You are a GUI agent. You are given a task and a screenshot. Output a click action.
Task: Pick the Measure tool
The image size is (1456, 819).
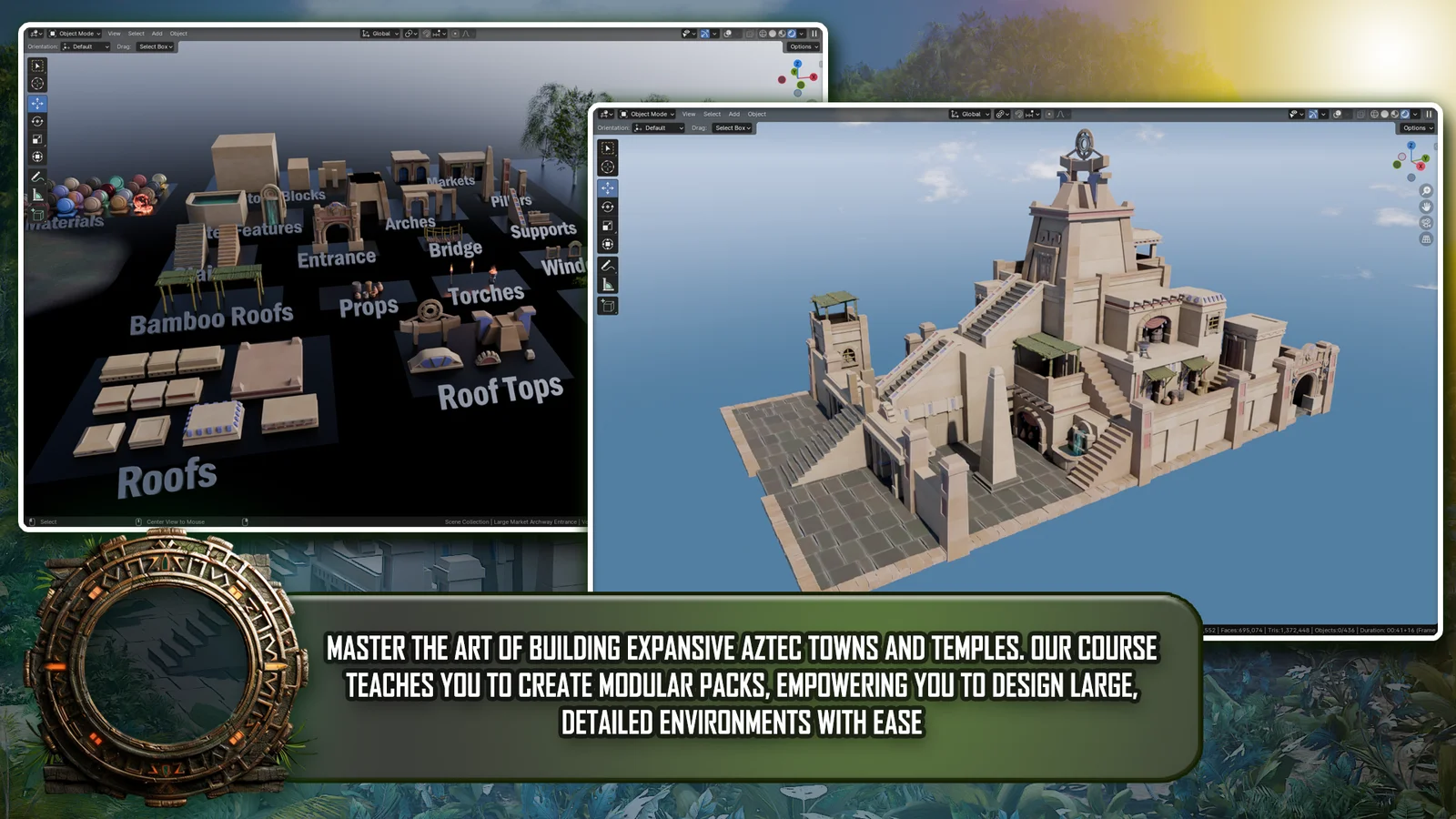(x=607, y=283)
